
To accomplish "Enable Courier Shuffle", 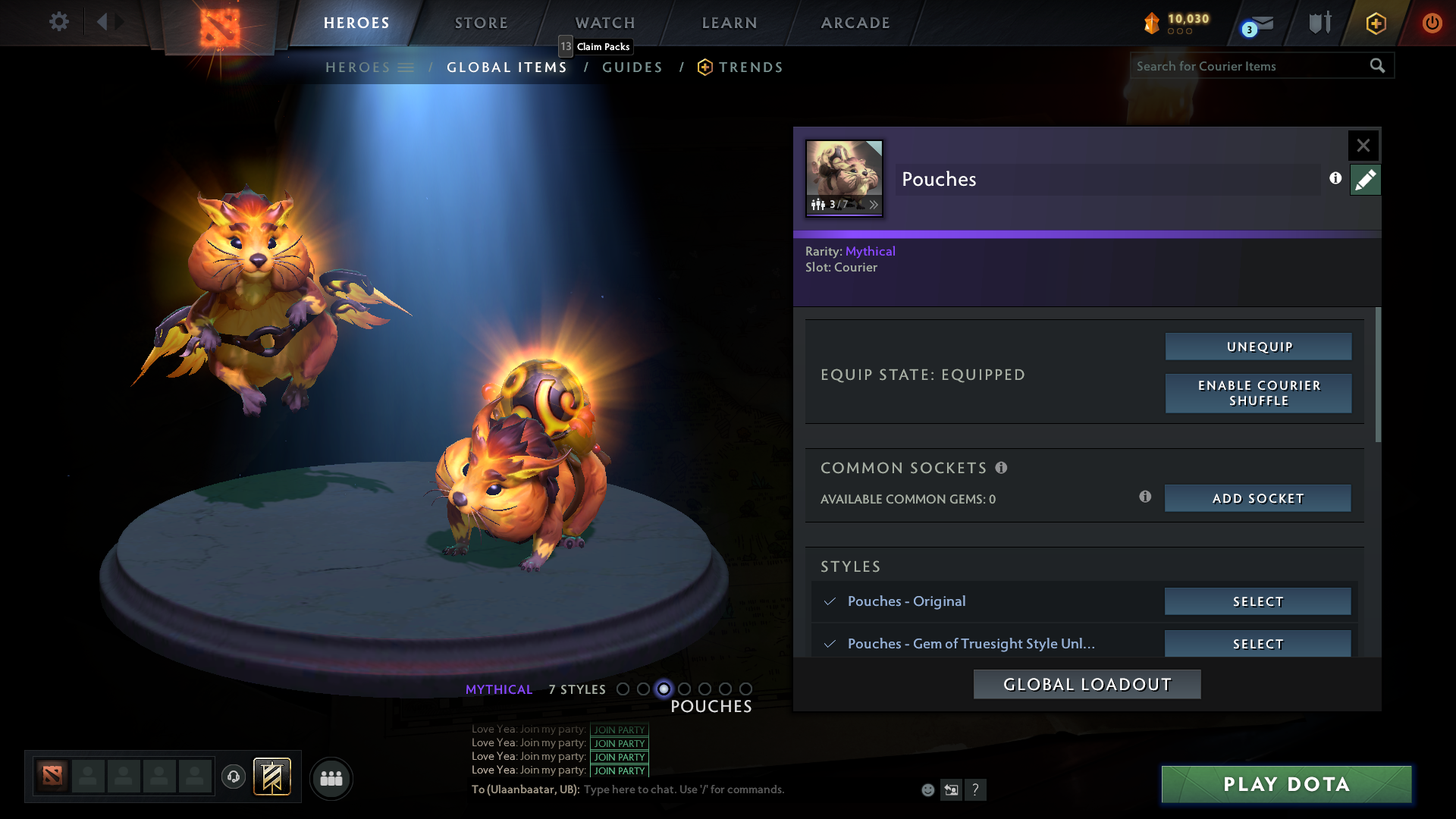I will pos(1258,393).
